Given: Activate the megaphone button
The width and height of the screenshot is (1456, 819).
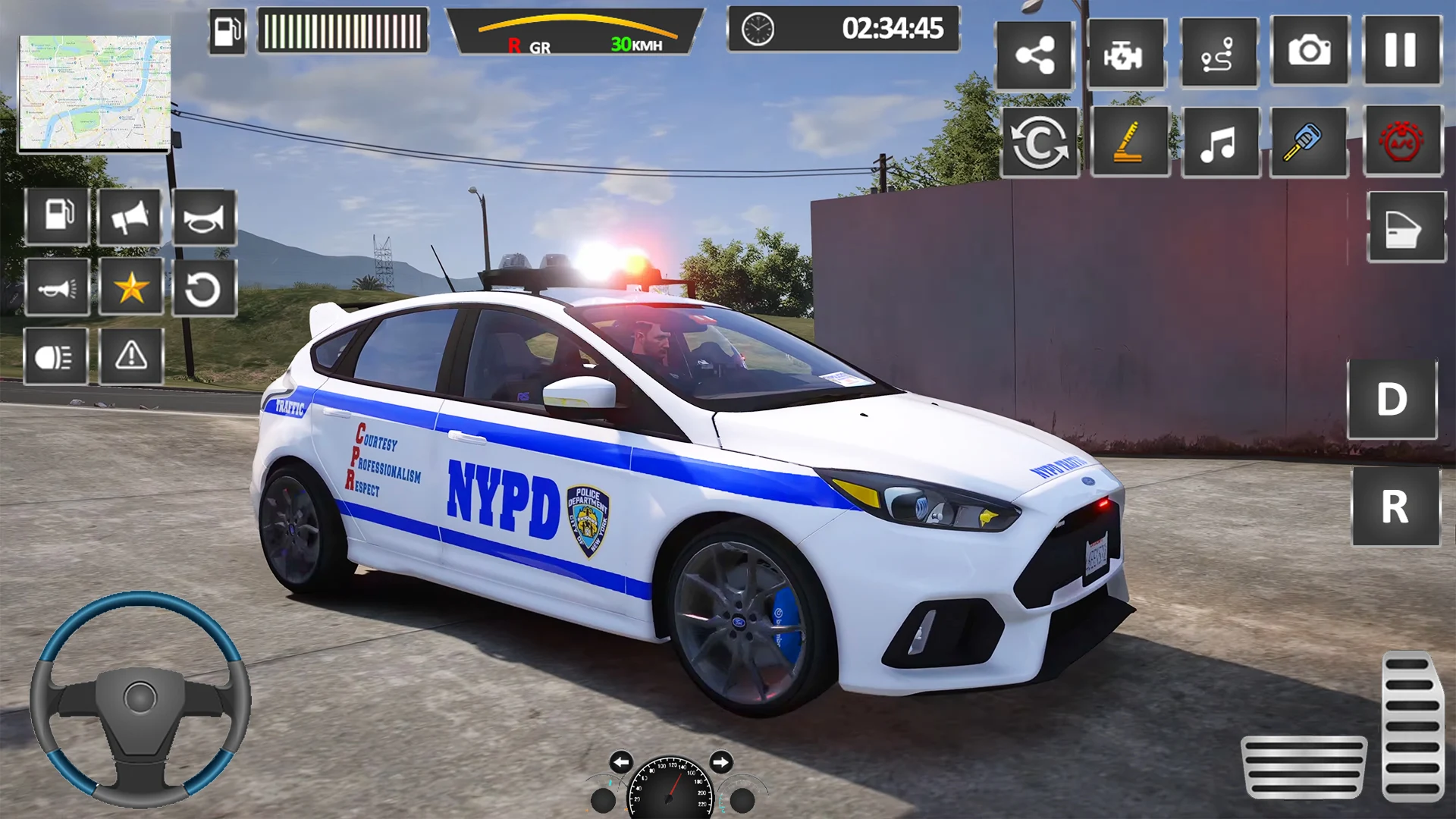Looking at the screenshot, I should (130, 218).
